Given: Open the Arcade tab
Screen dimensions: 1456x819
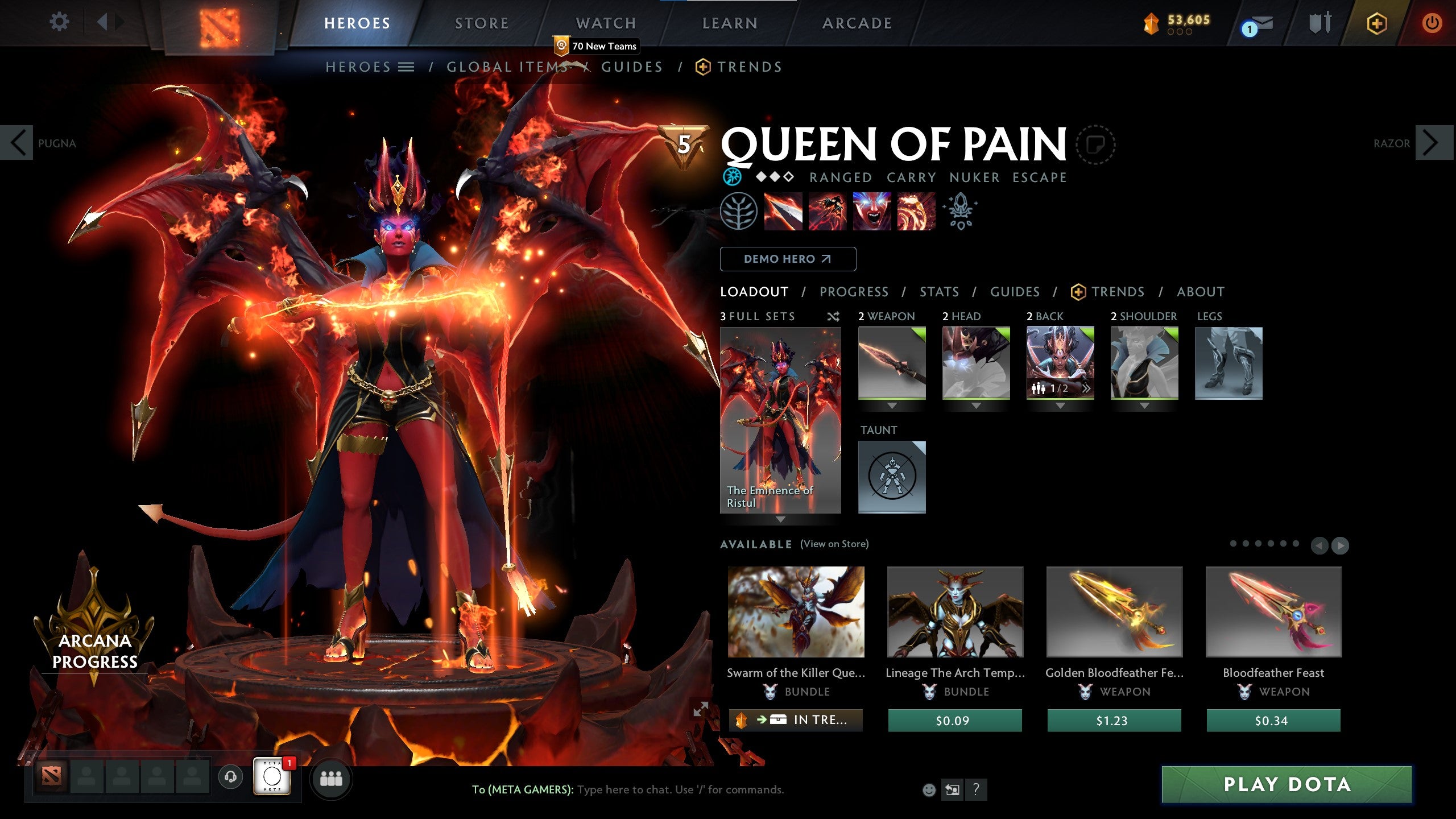Looking at the screenshot, I should click(857, 23).
